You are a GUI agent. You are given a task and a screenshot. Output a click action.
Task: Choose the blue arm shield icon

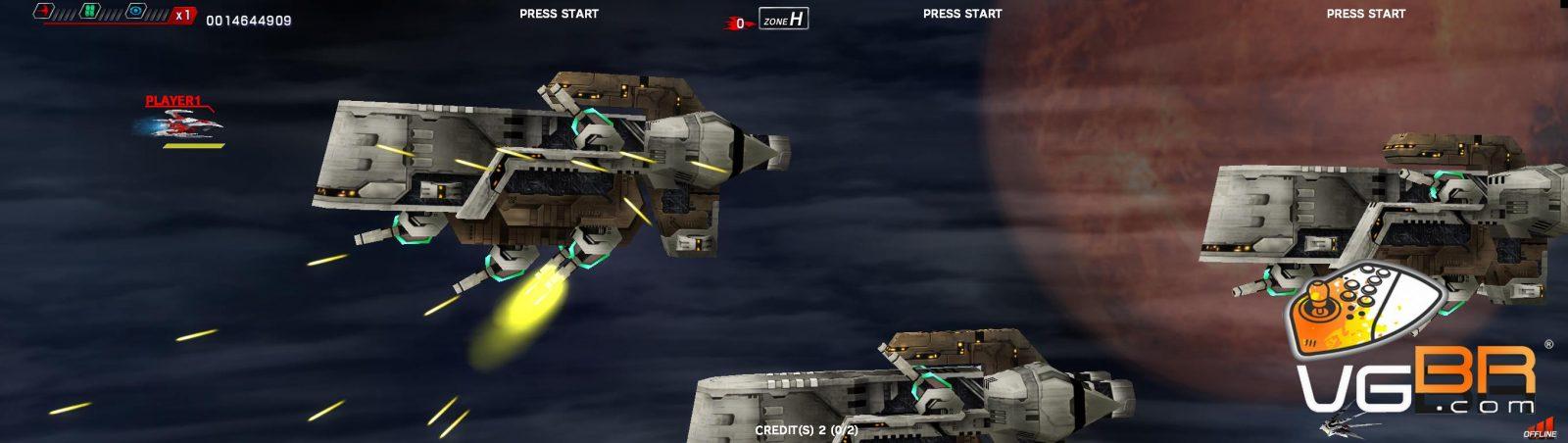pyautogui.click(x=136, y=12)
